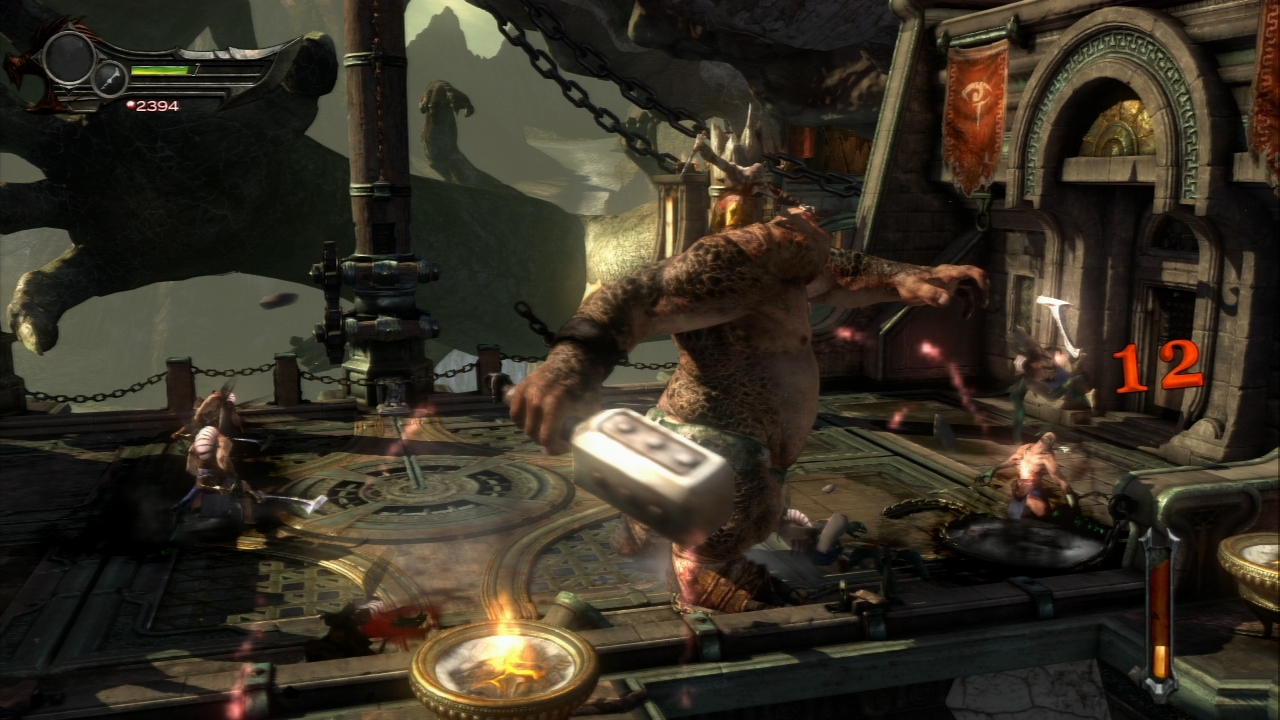Click the small sword weapon icon

point(109,78)
